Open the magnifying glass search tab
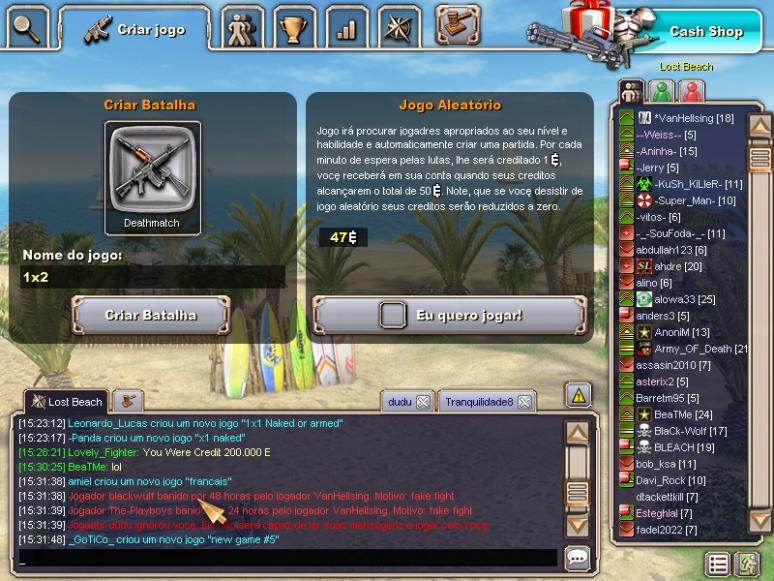This screenshot has height=581, width=774. [27, 27]
